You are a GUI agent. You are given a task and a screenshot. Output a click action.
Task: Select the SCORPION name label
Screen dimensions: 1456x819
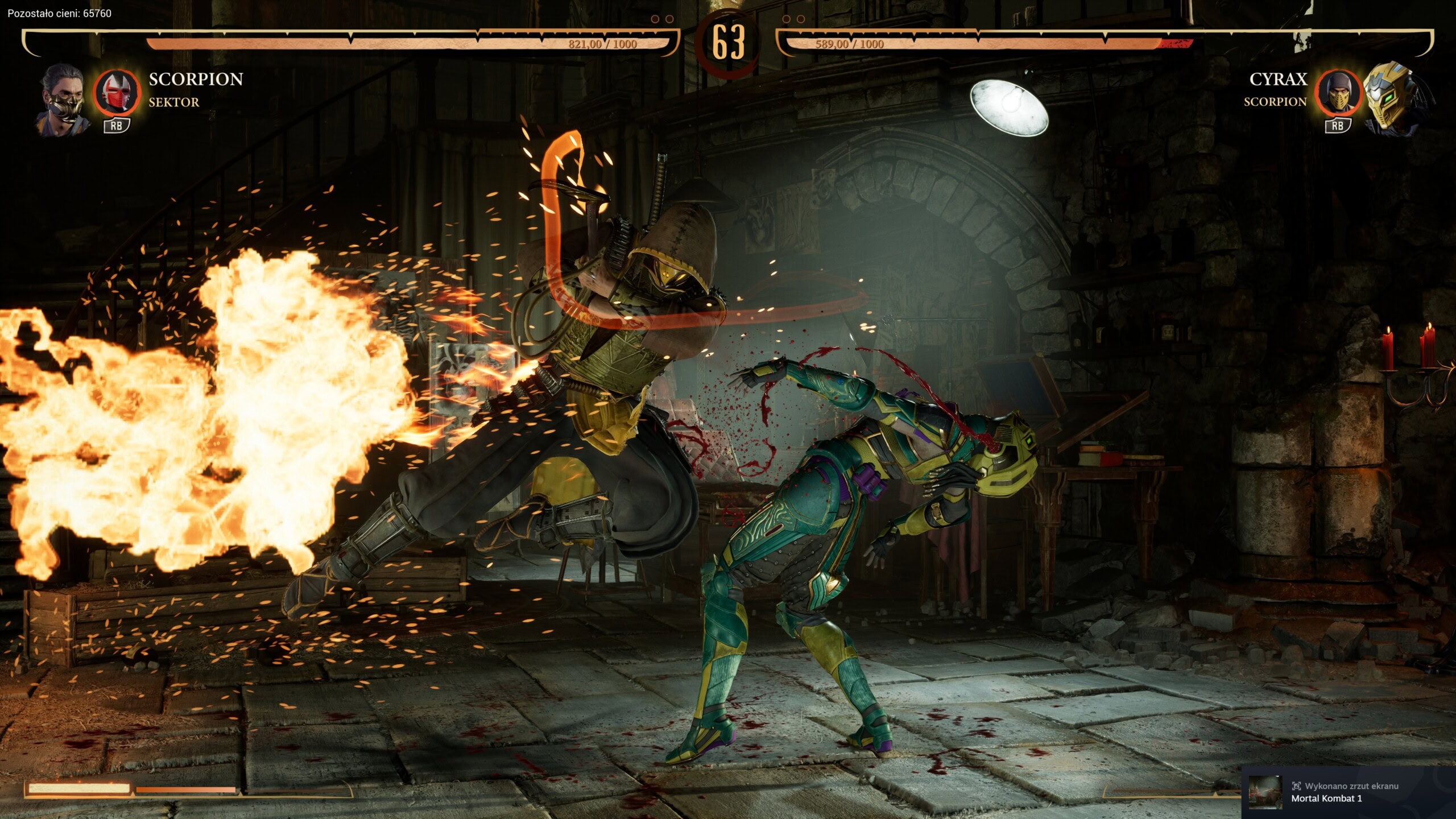point(196,80)
